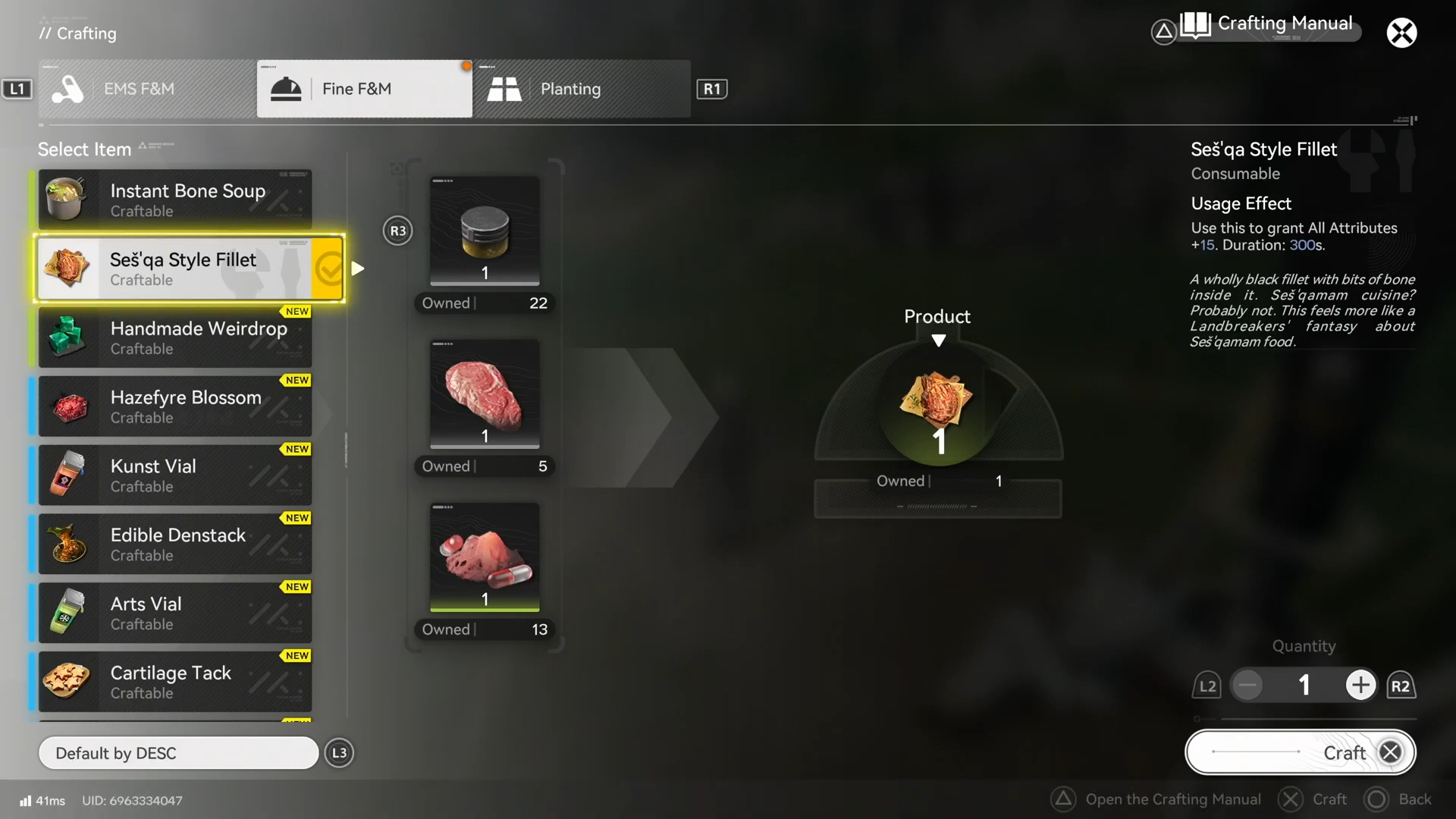Close the crafting screen
Screen dimensions: 1456x819
(x=1401, y=33)
